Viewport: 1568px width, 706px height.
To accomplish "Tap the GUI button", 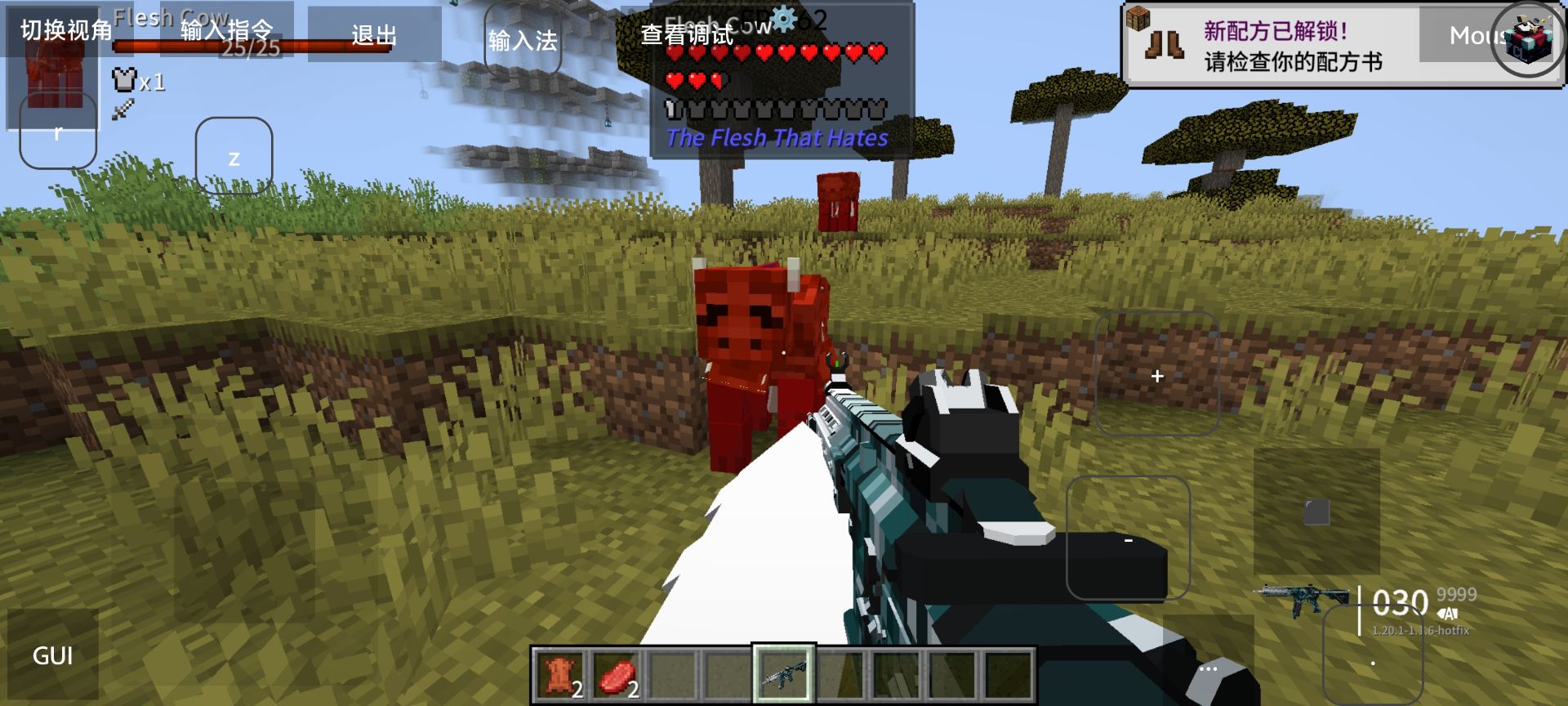I will [53, 655].
